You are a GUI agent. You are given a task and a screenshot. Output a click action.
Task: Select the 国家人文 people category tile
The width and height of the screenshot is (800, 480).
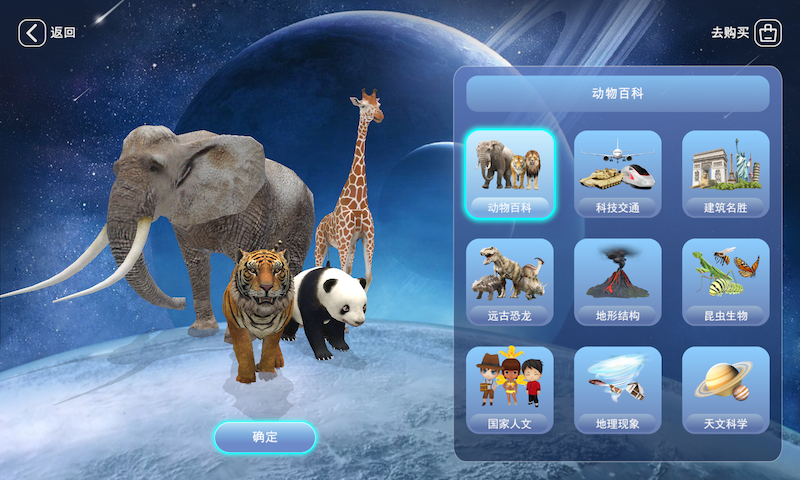pyautogui.click(x=510, y=391)
